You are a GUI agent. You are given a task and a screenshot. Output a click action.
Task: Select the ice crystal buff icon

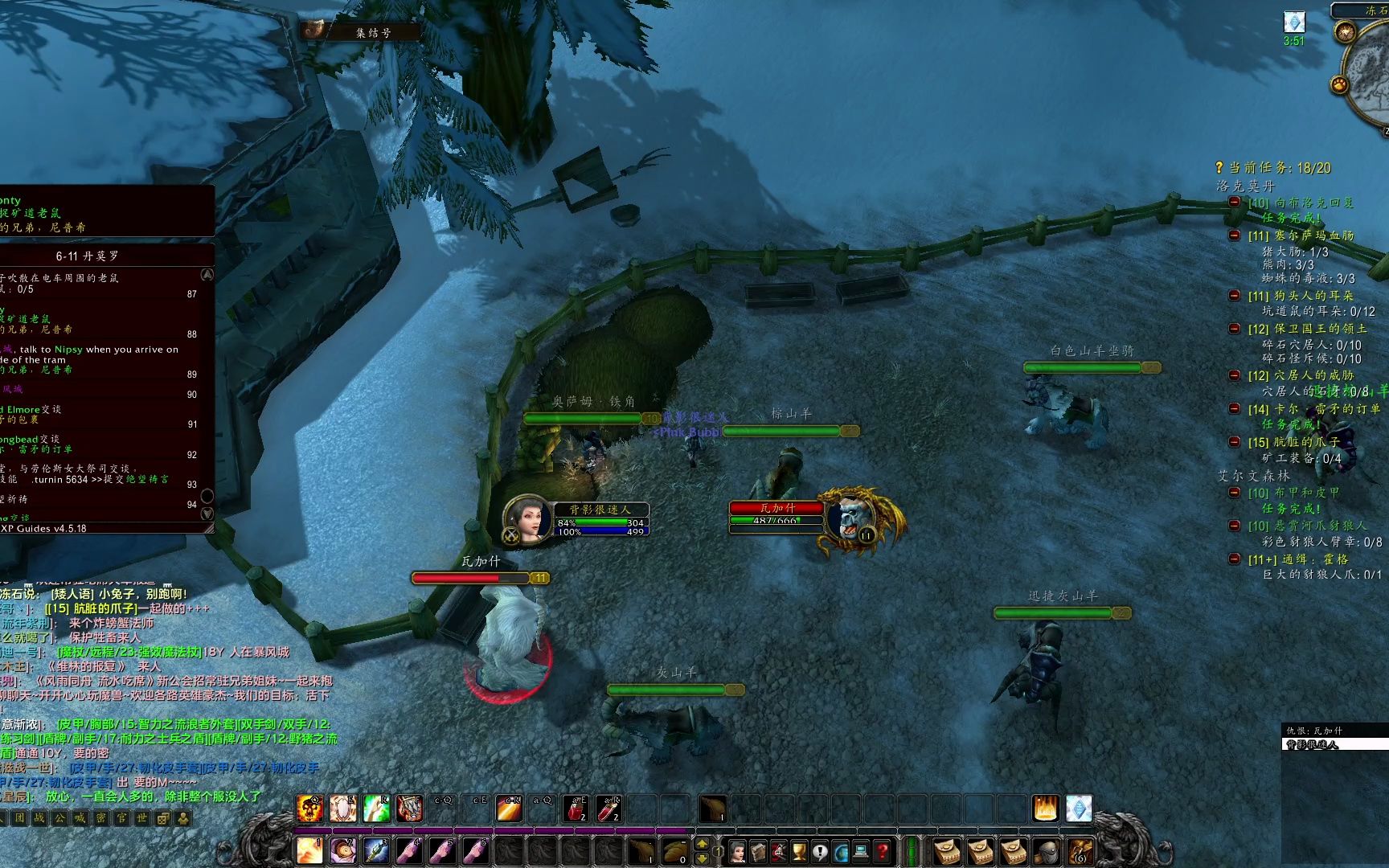(1293, 22)
